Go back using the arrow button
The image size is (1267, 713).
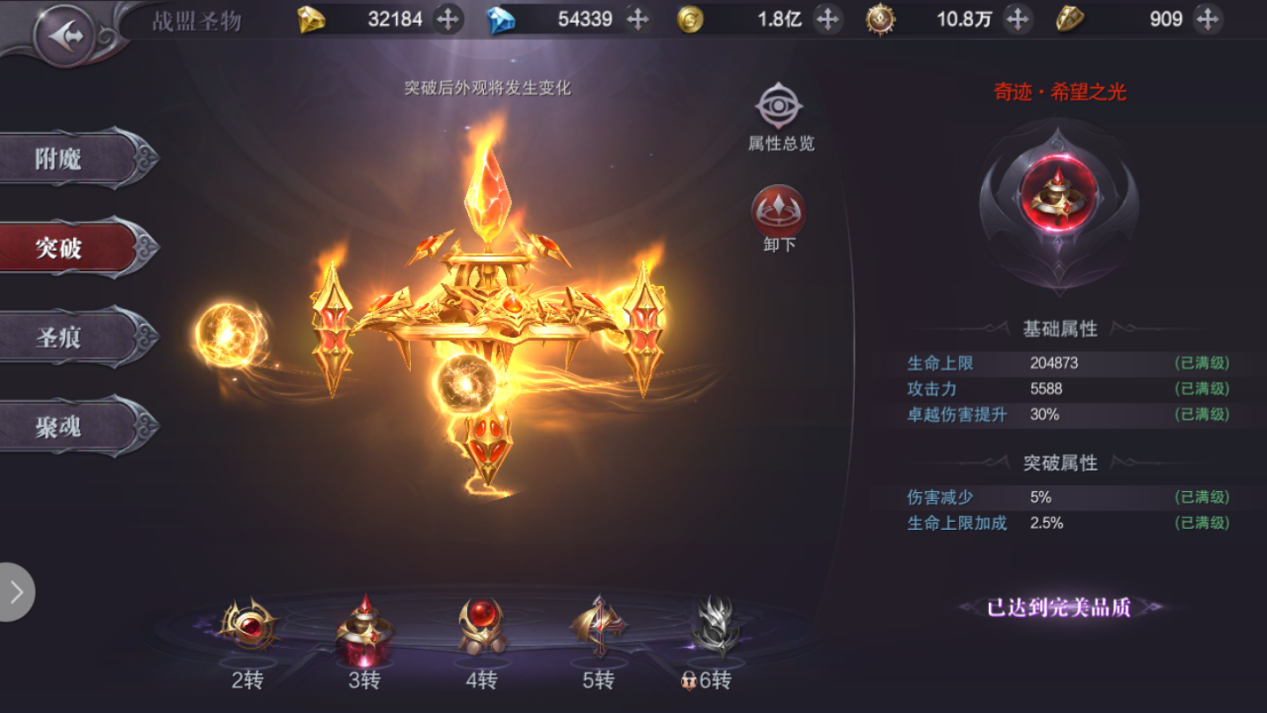coord(64,37)
